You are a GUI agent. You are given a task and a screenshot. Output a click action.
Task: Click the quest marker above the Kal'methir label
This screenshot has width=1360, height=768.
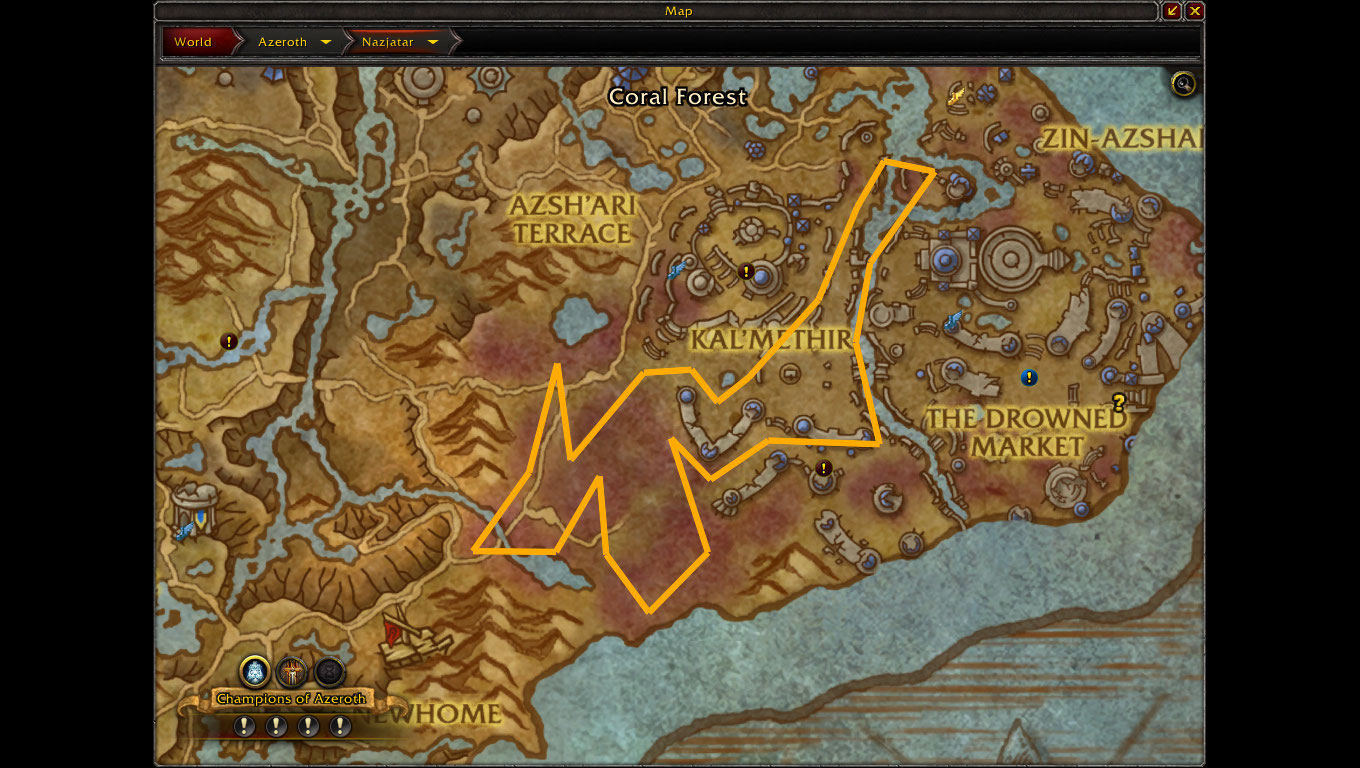tap(745, 271)
